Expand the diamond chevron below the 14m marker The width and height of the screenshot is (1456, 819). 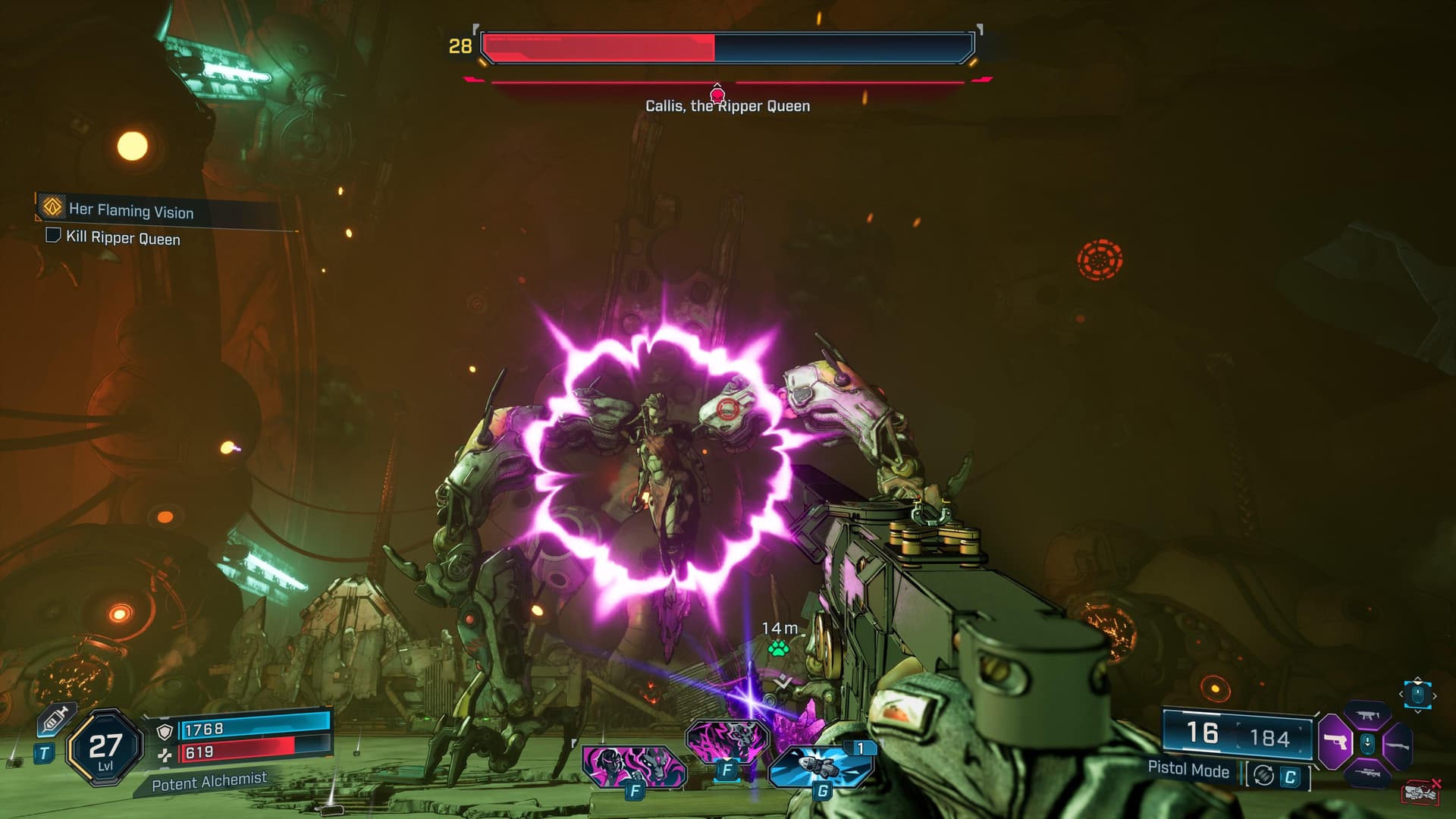(781, 681)
